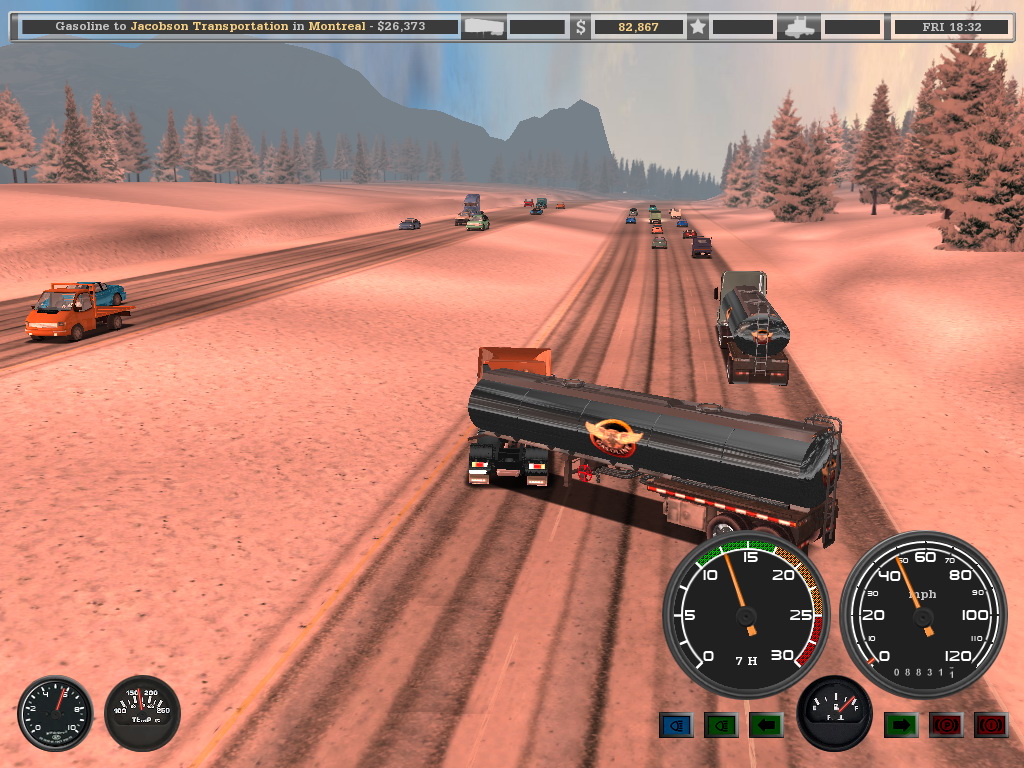Toggle the red parking brake indicator
The image size is (1024, 768).
pos(945,725)
